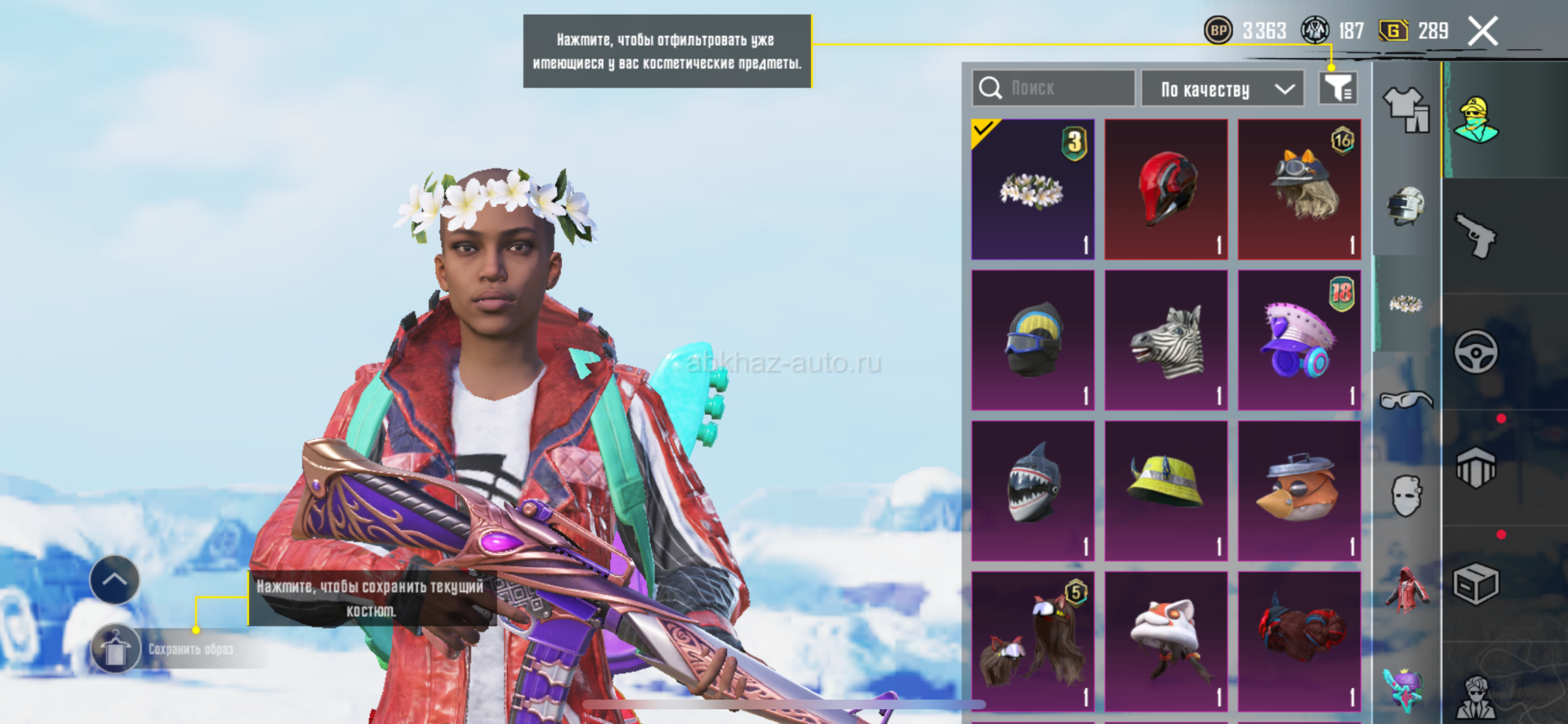The width and height of the screenshot is (1568, 724).
Task: Pick the orange bird head with pot lid
Action: coord(1299,491)
